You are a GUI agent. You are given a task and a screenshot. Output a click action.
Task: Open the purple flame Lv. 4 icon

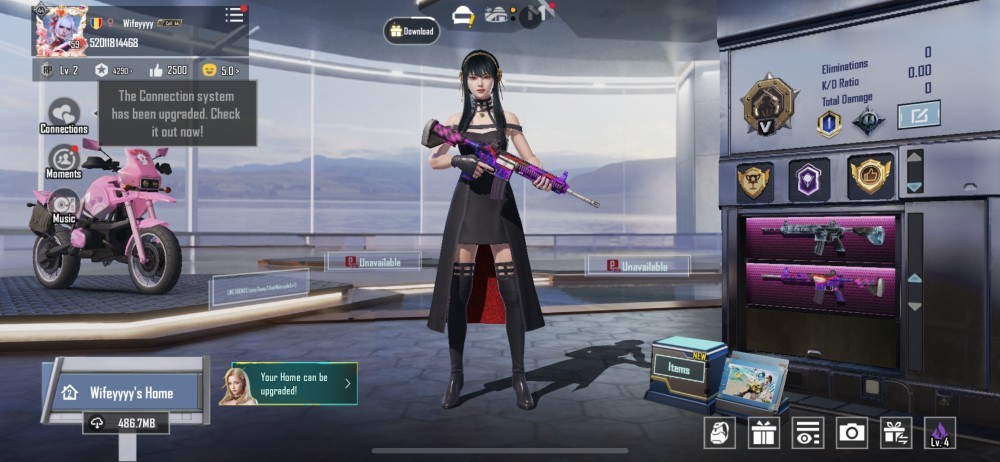point(940,432)
